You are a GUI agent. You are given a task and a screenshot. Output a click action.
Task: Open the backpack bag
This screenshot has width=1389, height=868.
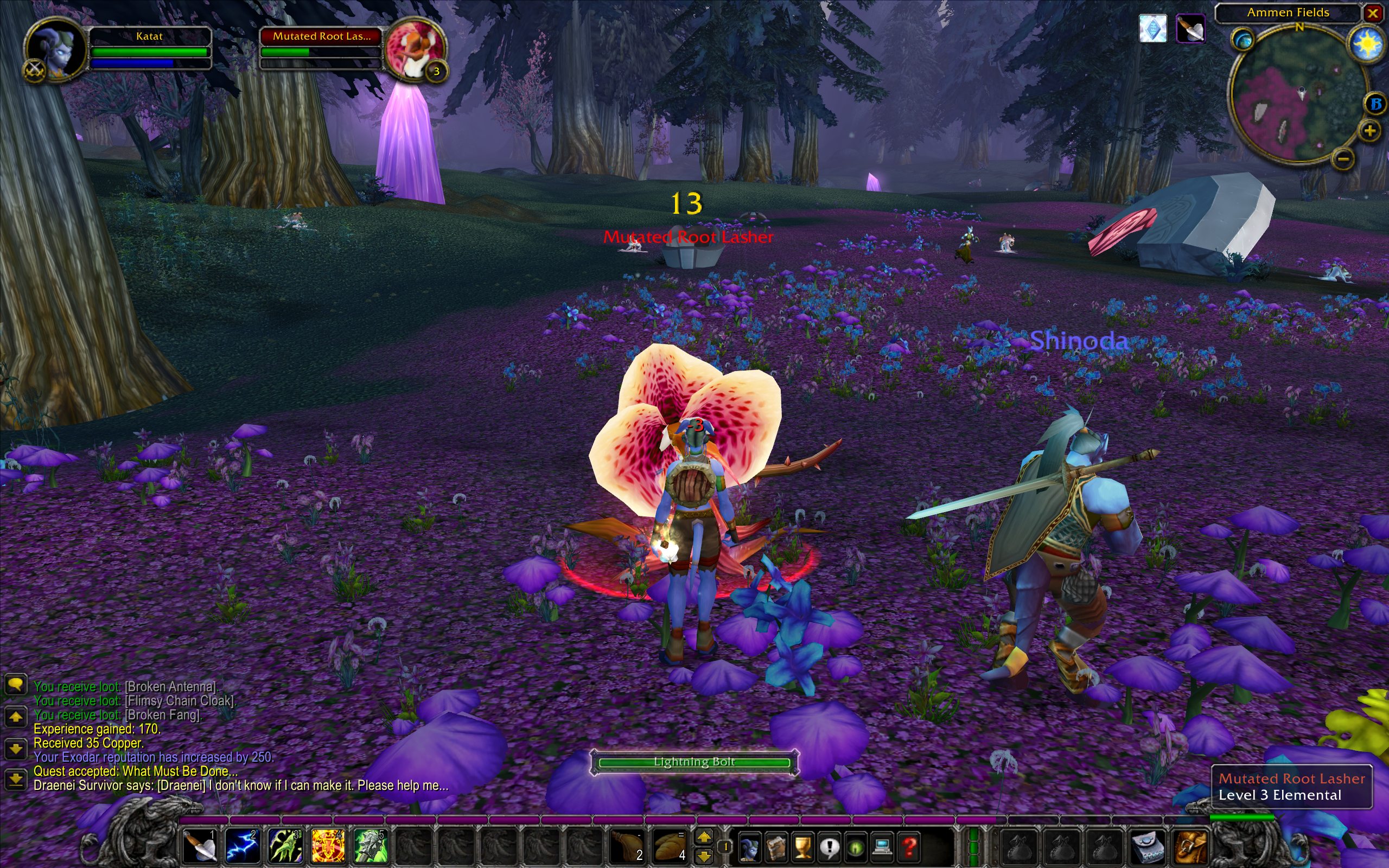[1193, 846]
